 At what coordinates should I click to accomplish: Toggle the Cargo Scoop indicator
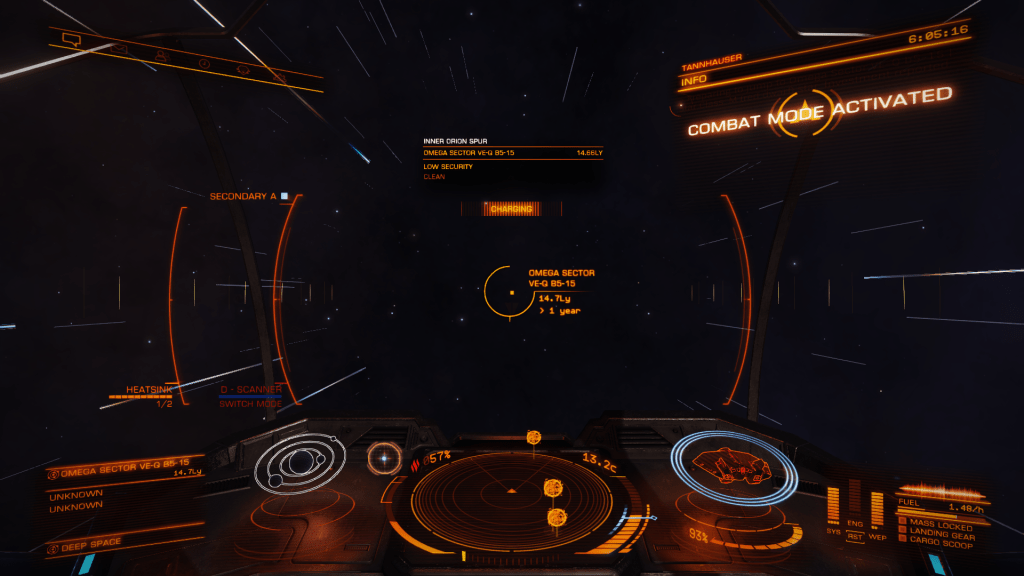coord(939,548)
